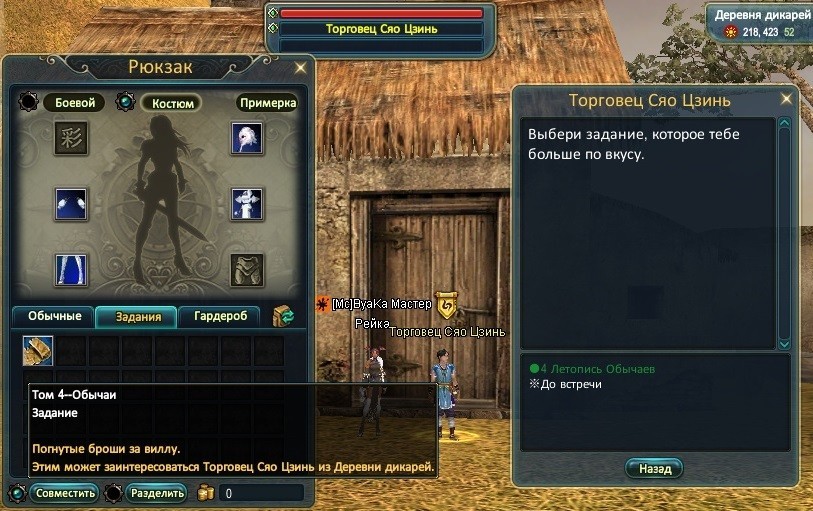Click the Назад button
Image resolution: width=813 pixels, height=511 pixels.
[654, 468]
